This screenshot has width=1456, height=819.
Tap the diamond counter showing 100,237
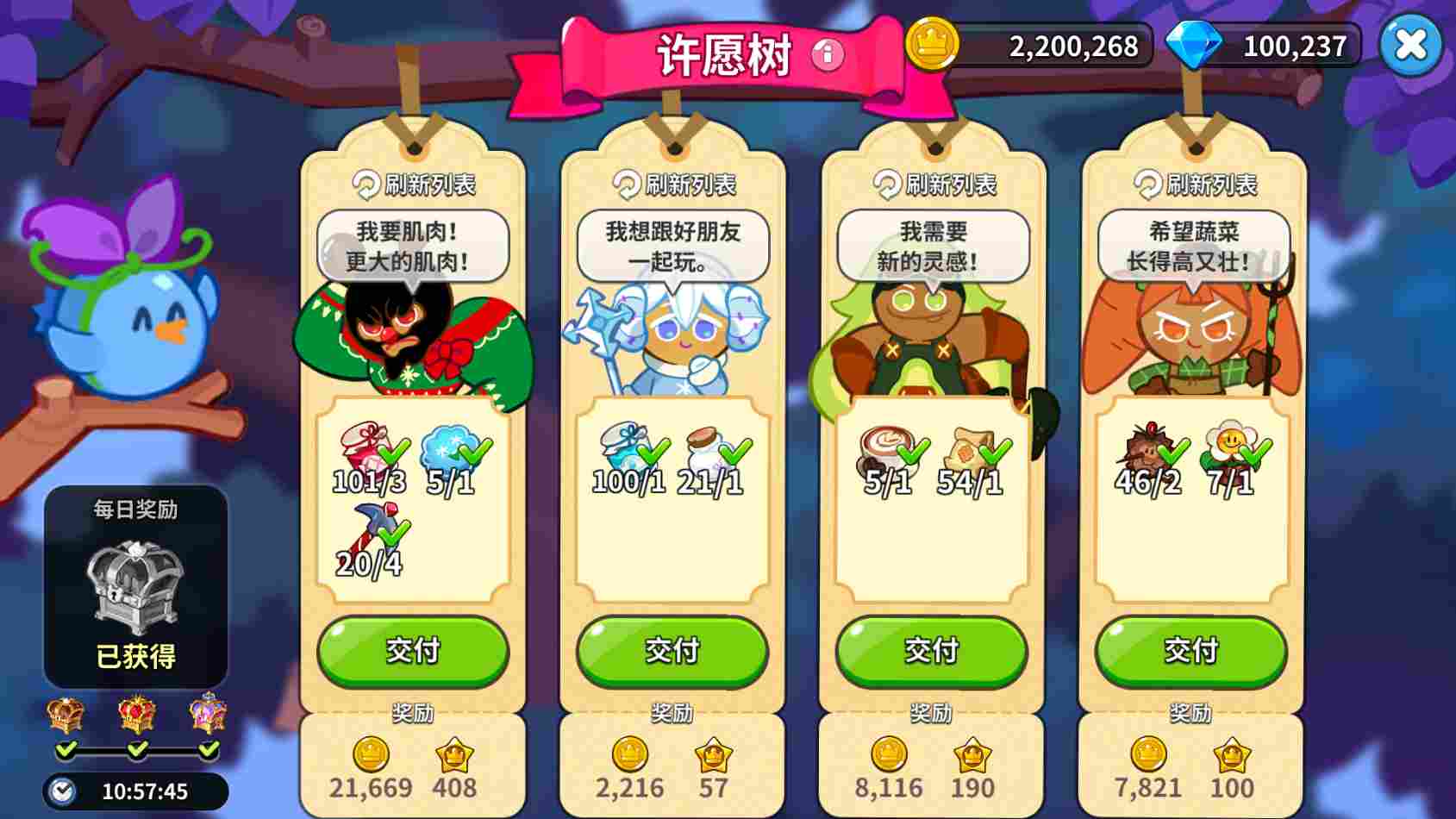pyautogui.click(x=1267, y=45)
